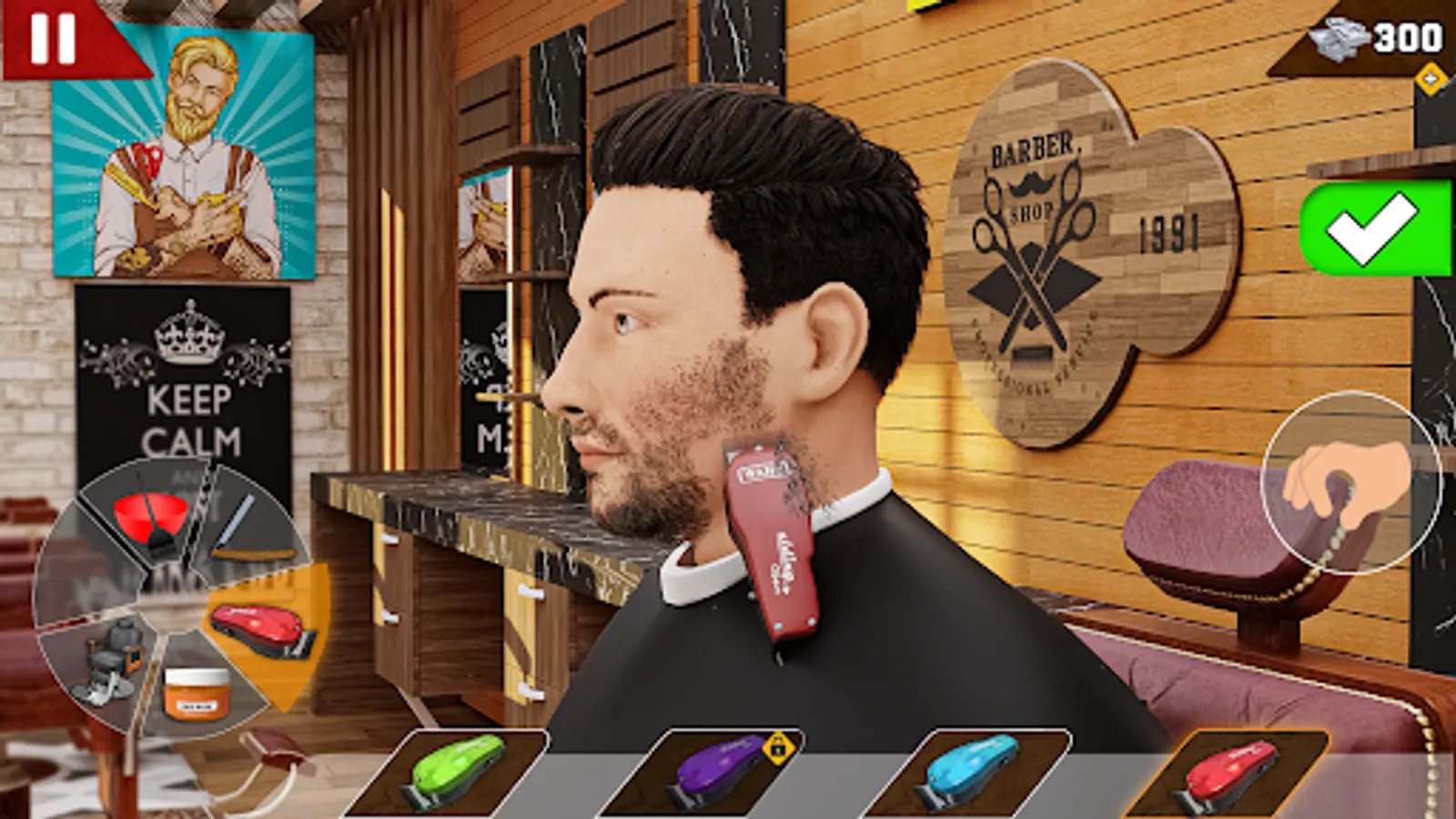The width and height of the screenshot is (1456, 819).
Task: Expand the tool selection wheel
Action: pyautogui.click(x=164, y=601)
